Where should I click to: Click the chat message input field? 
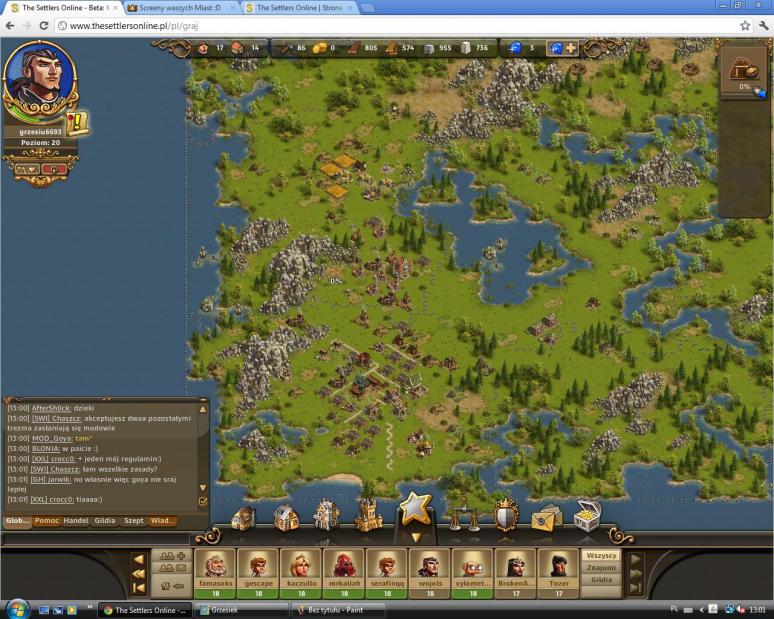click(x=100, y=539)
